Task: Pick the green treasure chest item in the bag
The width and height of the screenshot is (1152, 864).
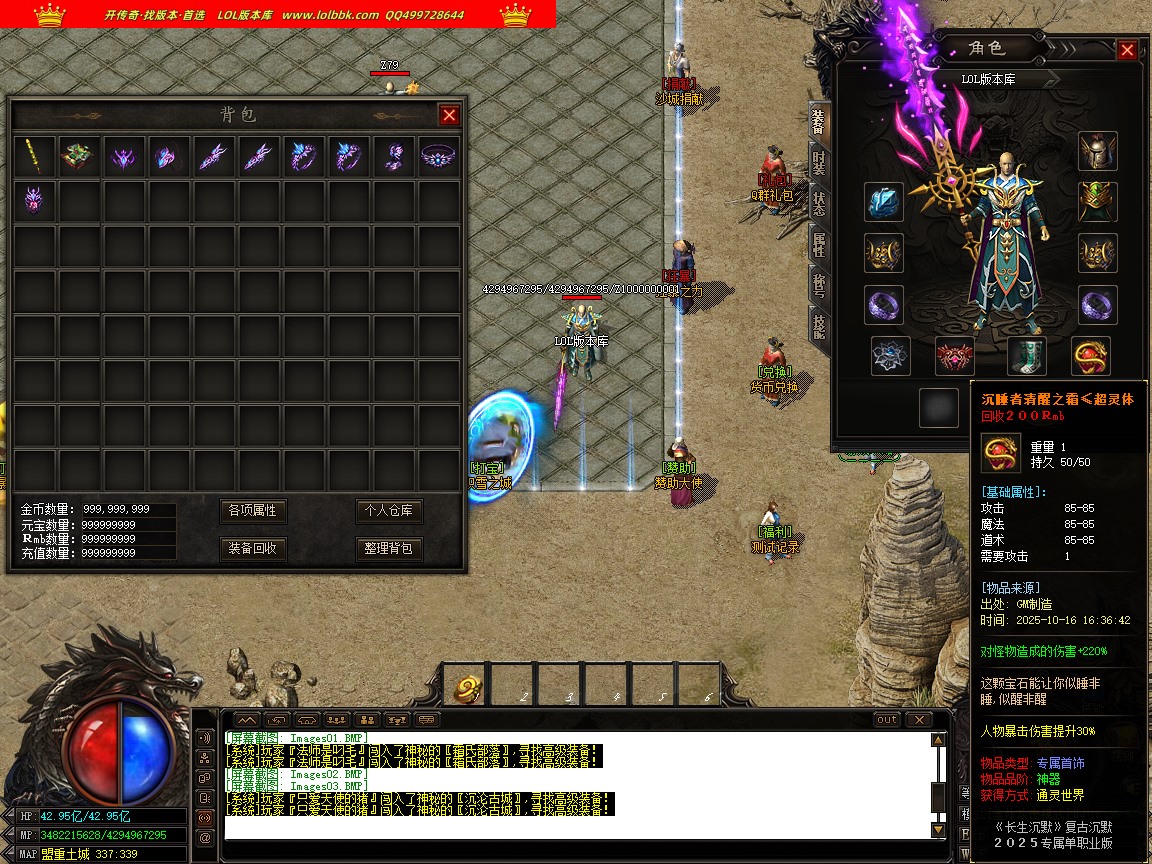Action: (80, 156)
